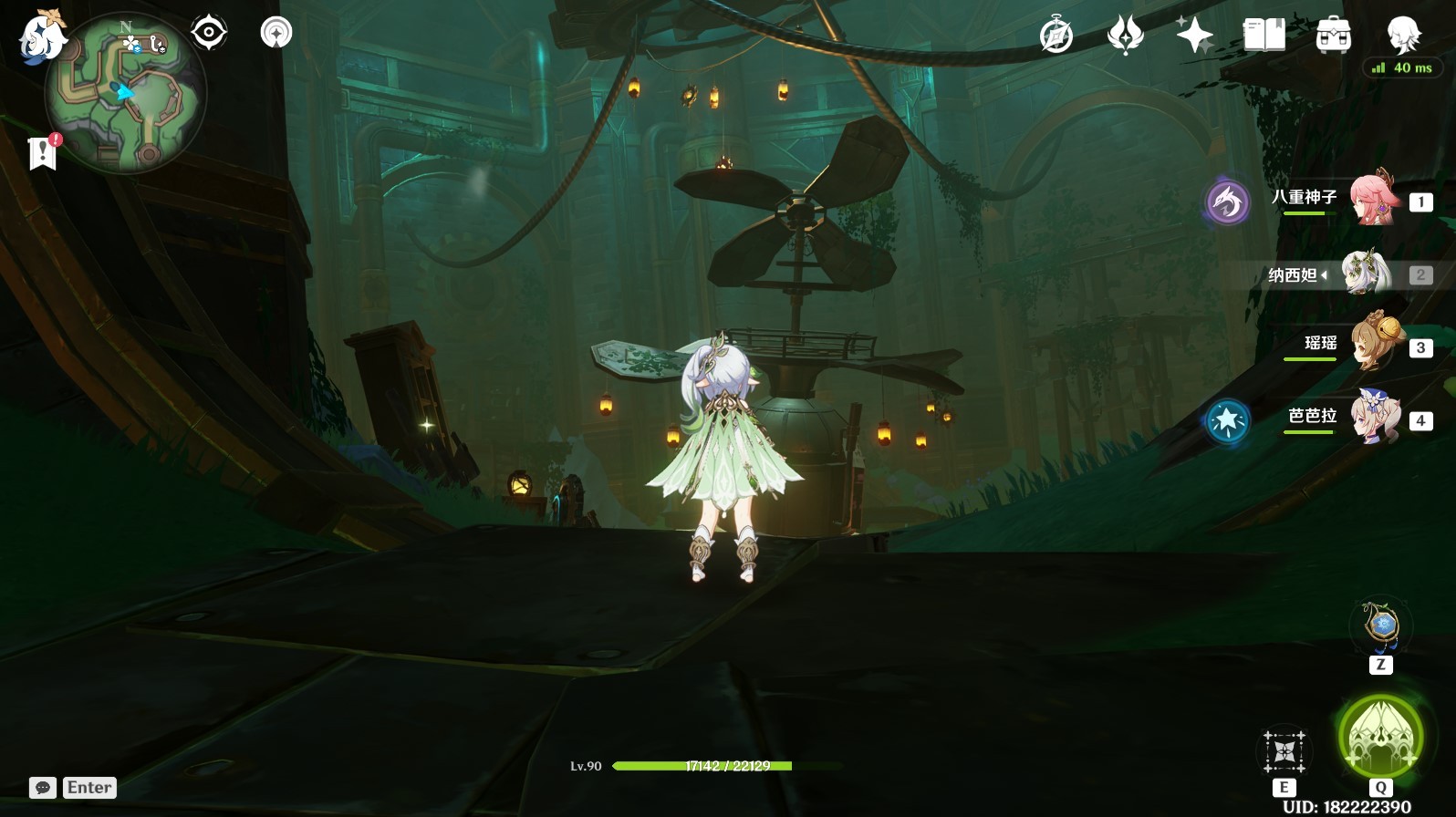Image resolution: width=1456 pixels, height=817 pixels.
Task: Switch to party member 芭芭拉
Action: [1373, 417]
